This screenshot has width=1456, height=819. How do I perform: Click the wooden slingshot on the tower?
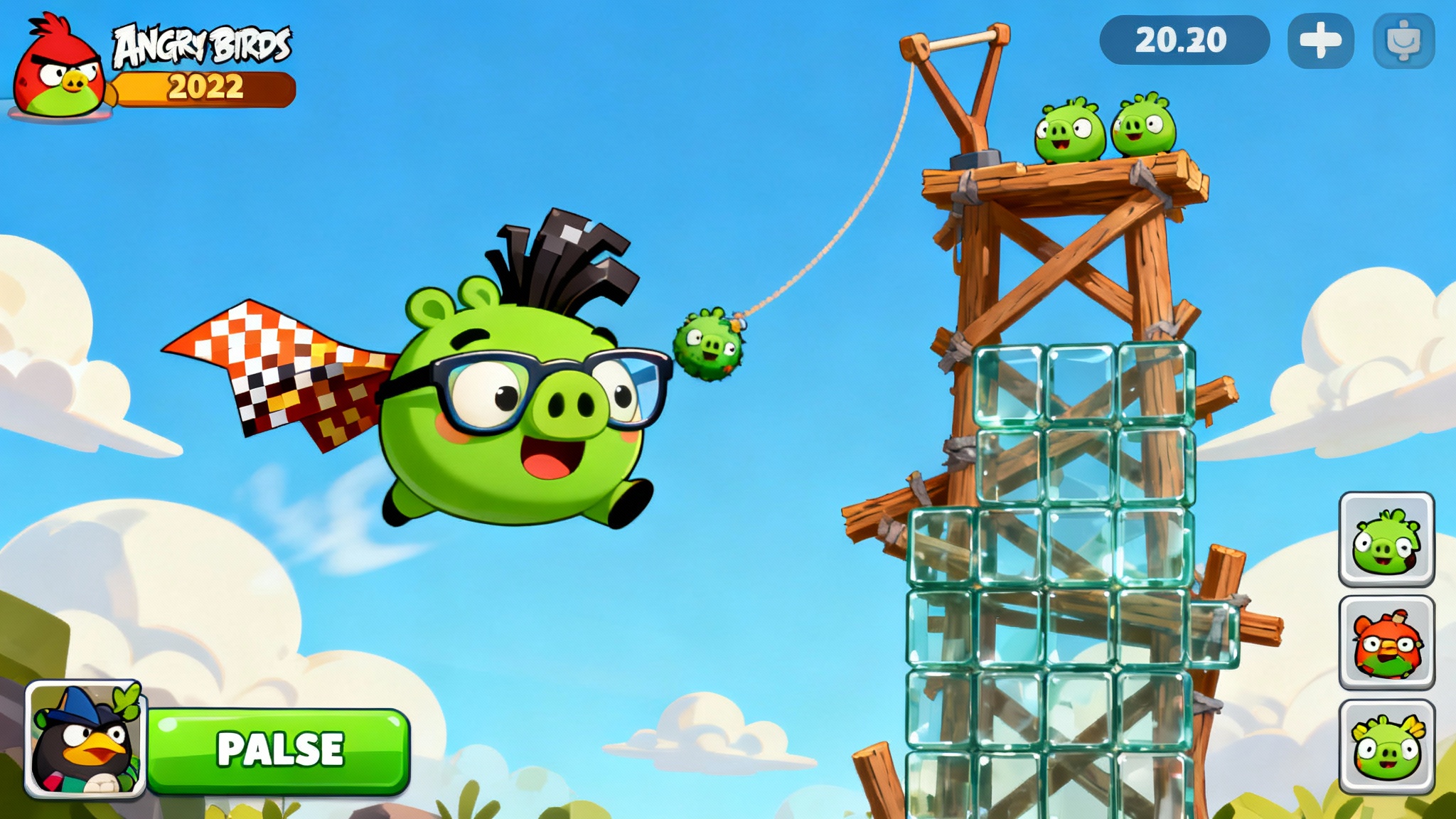pos(956,85)
